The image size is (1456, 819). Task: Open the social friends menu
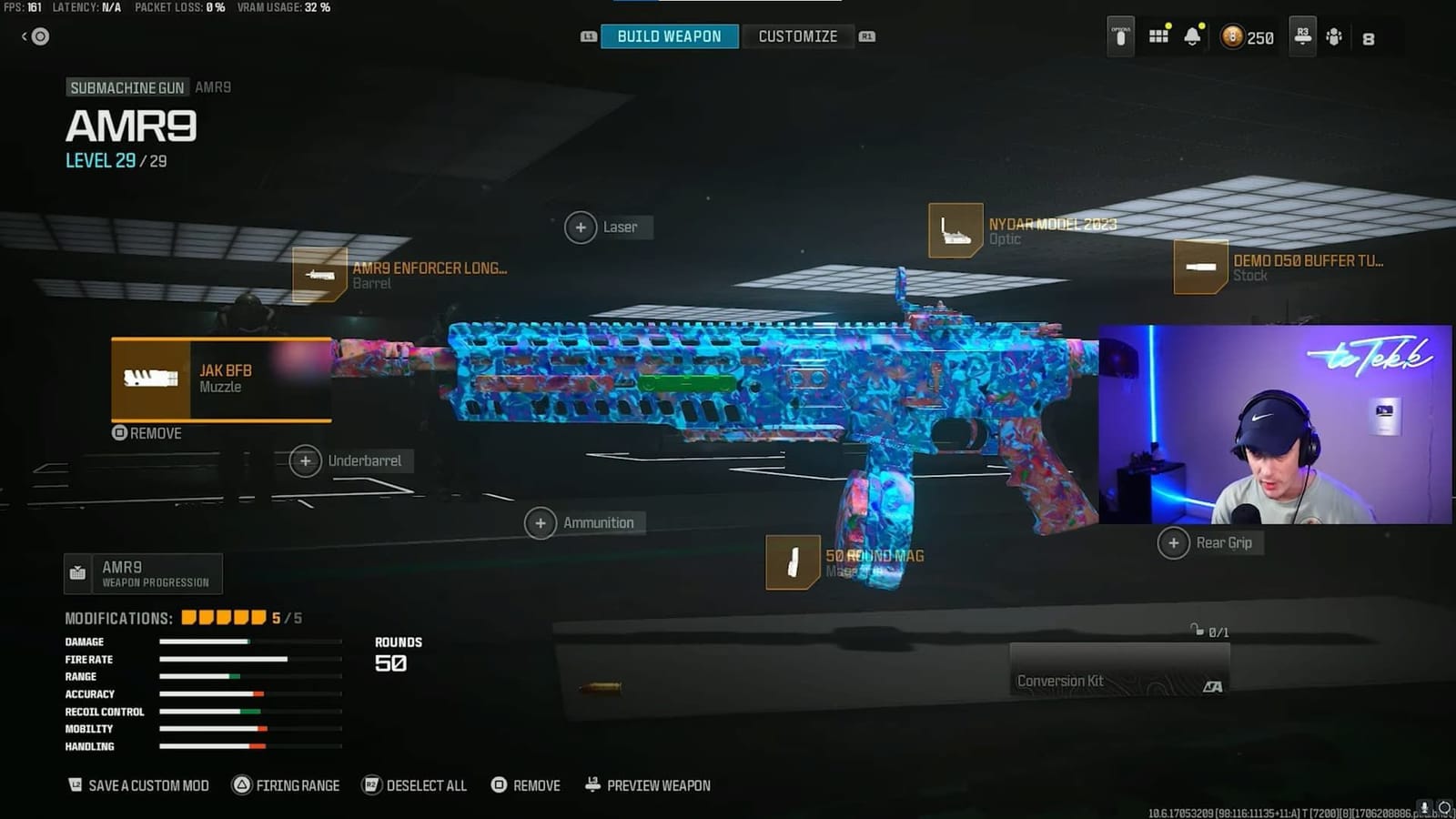coord(1335,37)
